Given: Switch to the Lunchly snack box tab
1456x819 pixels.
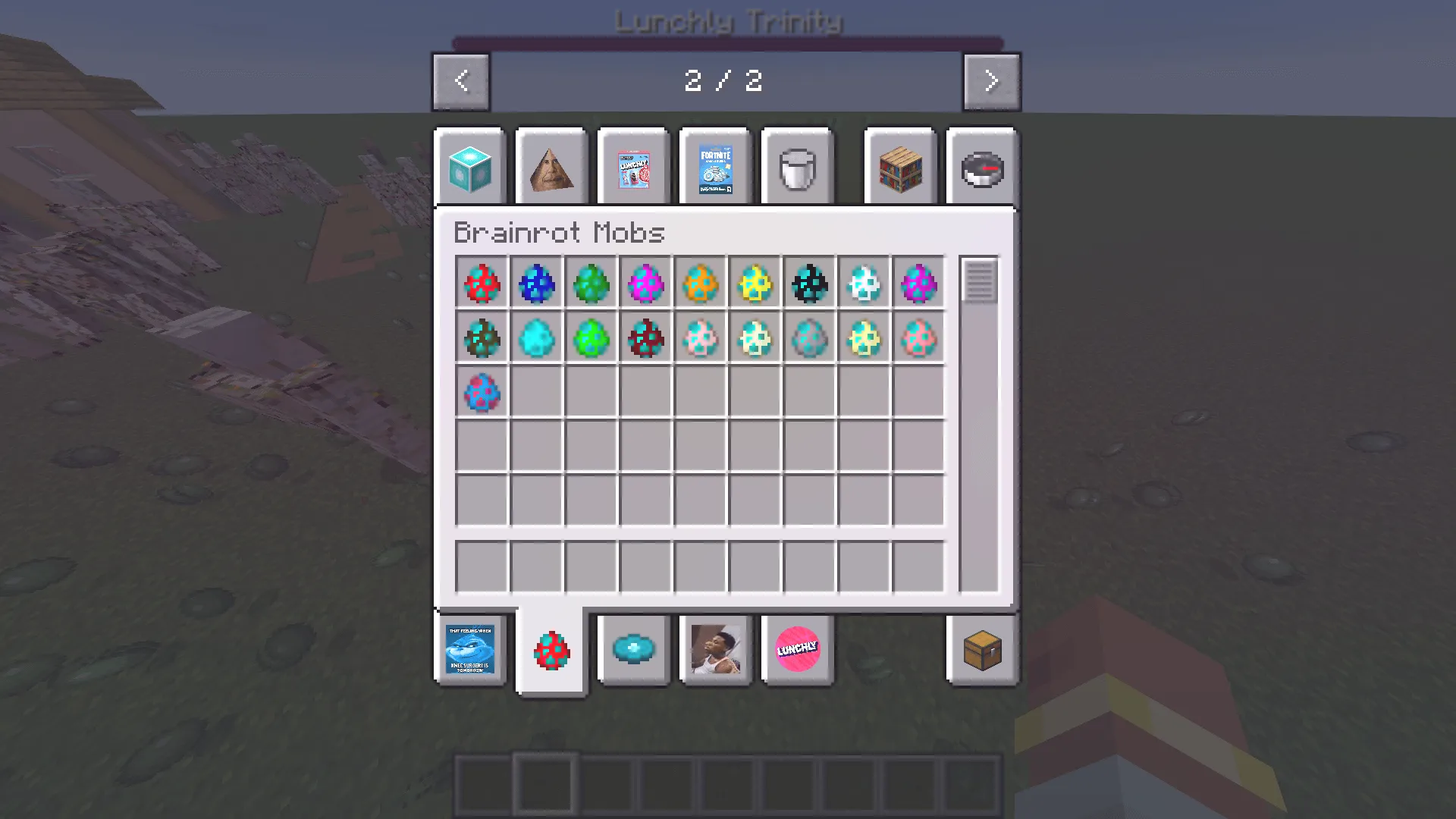Looking at the screenshot, I should pos(633,166).
